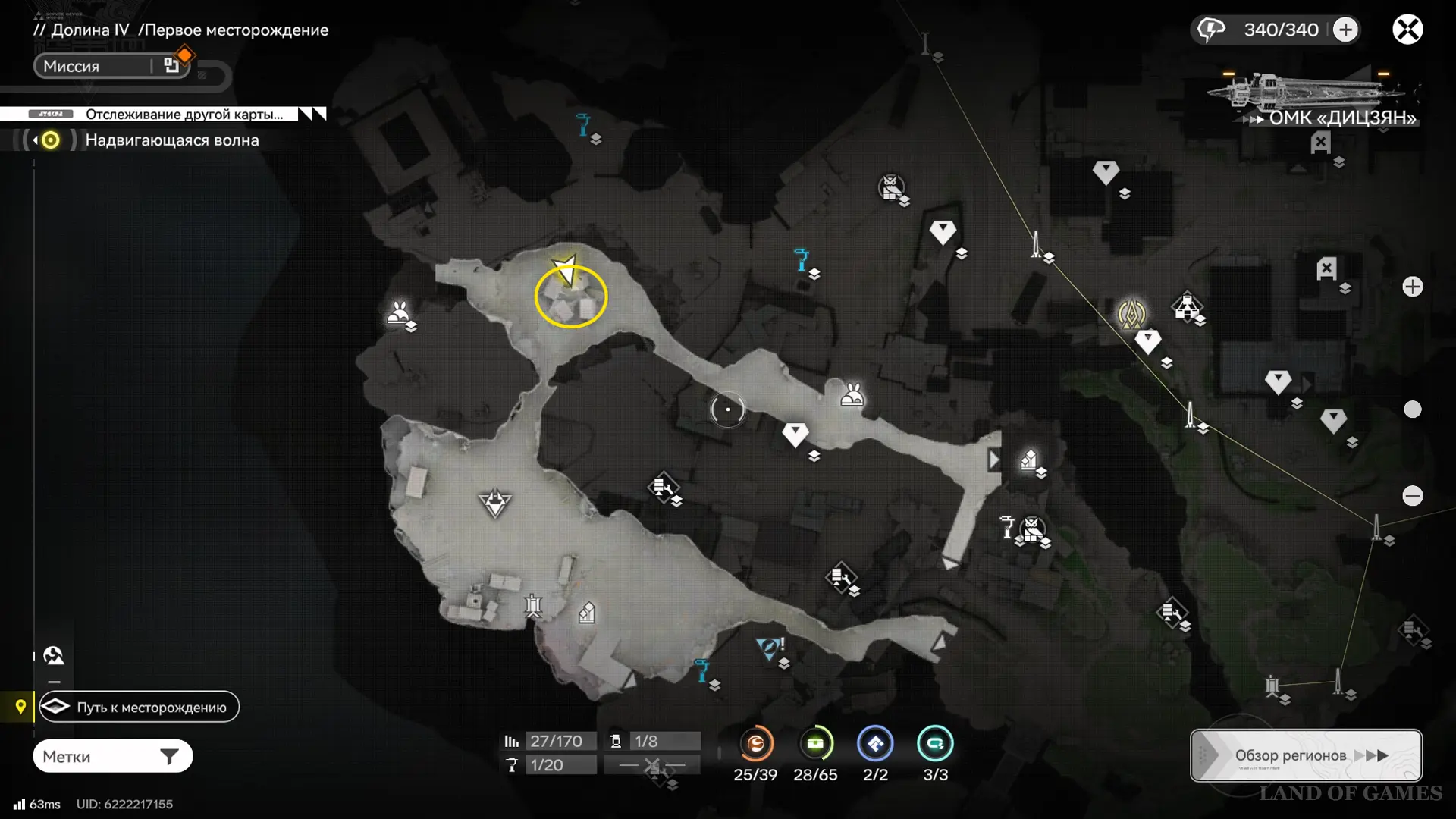Zoom out the map with minus button

tap(1412, 496)
